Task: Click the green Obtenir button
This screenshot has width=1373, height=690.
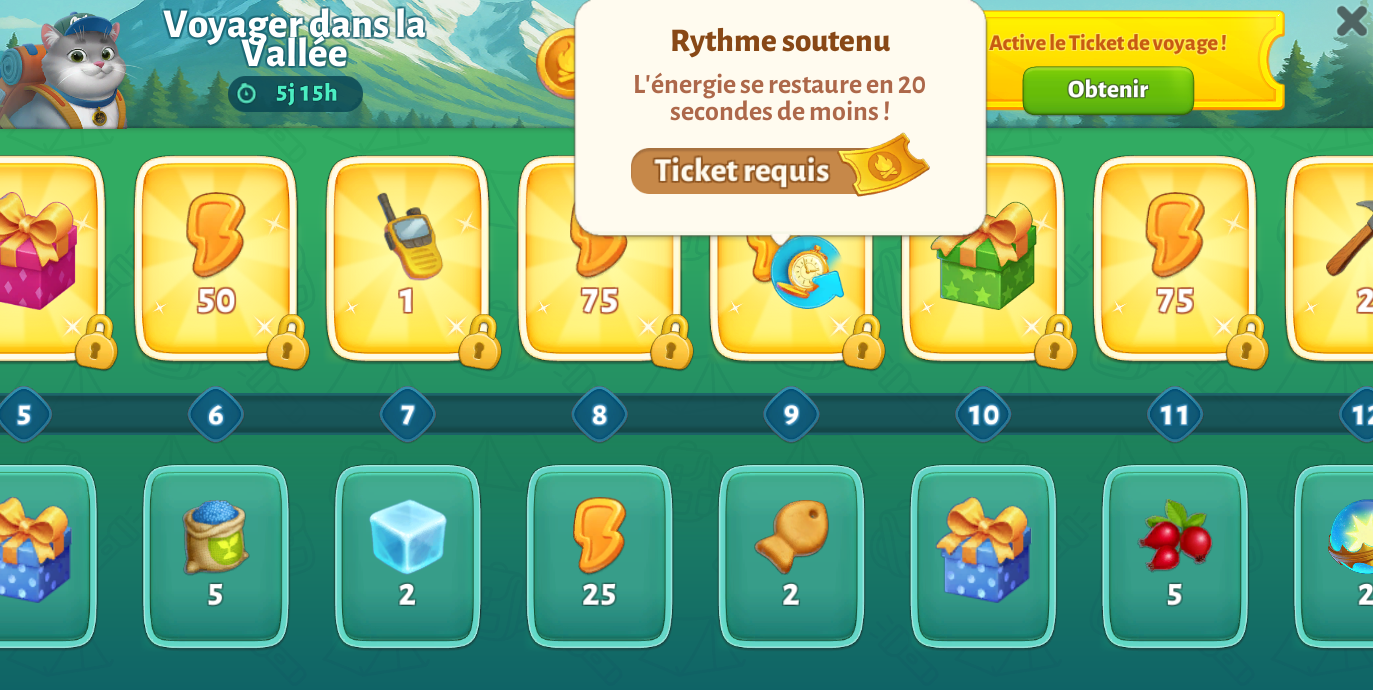Action: [x=1107, y=90]
